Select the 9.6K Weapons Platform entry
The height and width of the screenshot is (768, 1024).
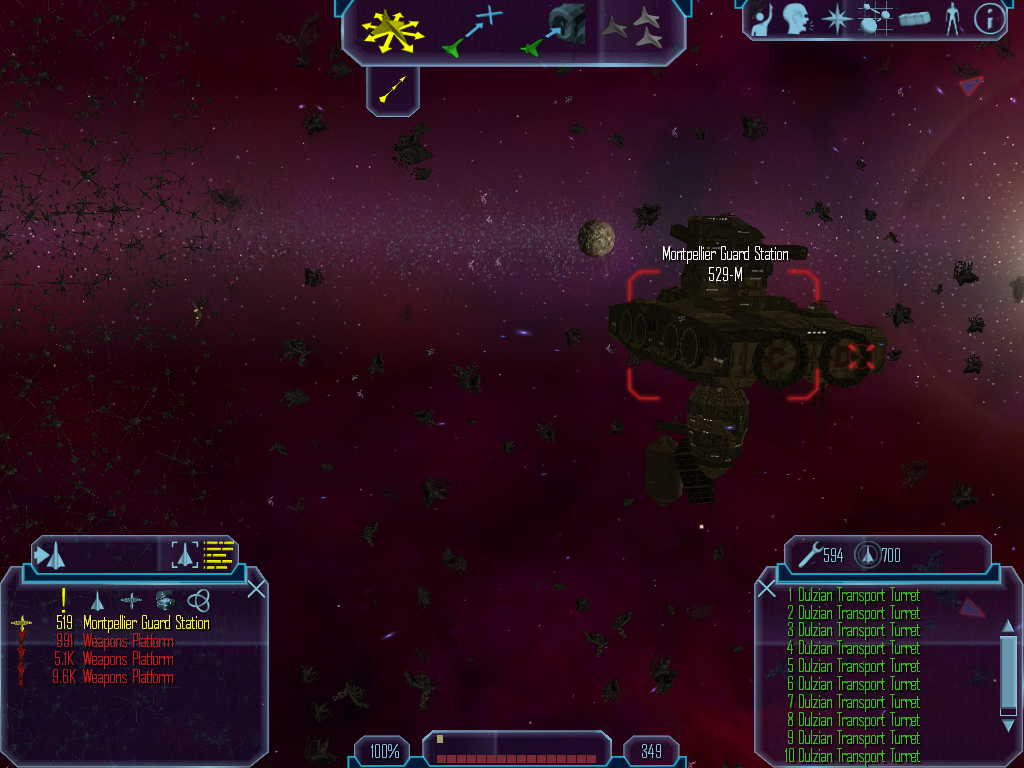tap(128, 678)
